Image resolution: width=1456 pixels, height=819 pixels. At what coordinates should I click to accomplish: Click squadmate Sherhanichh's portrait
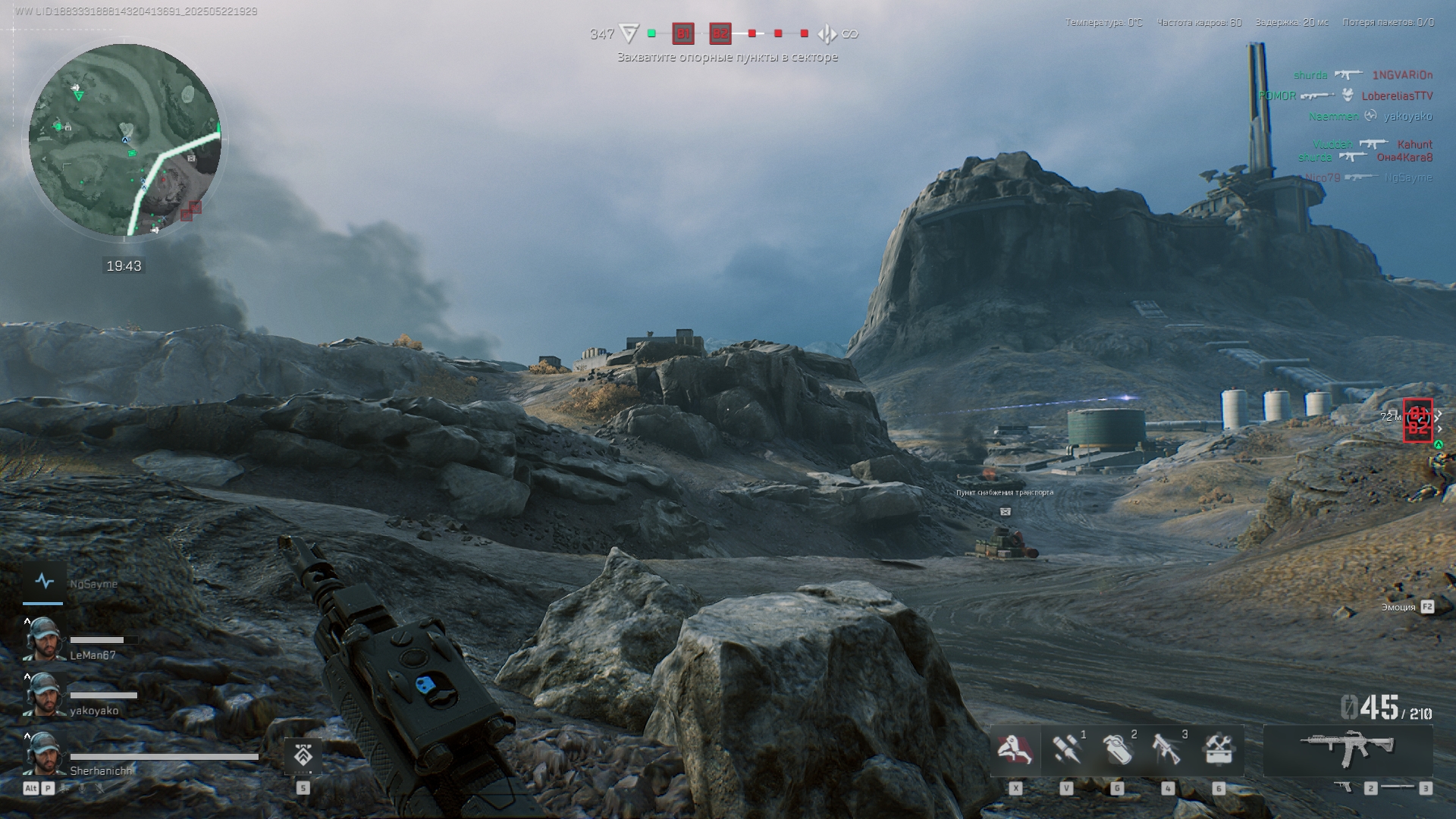[x=42, y=754]
